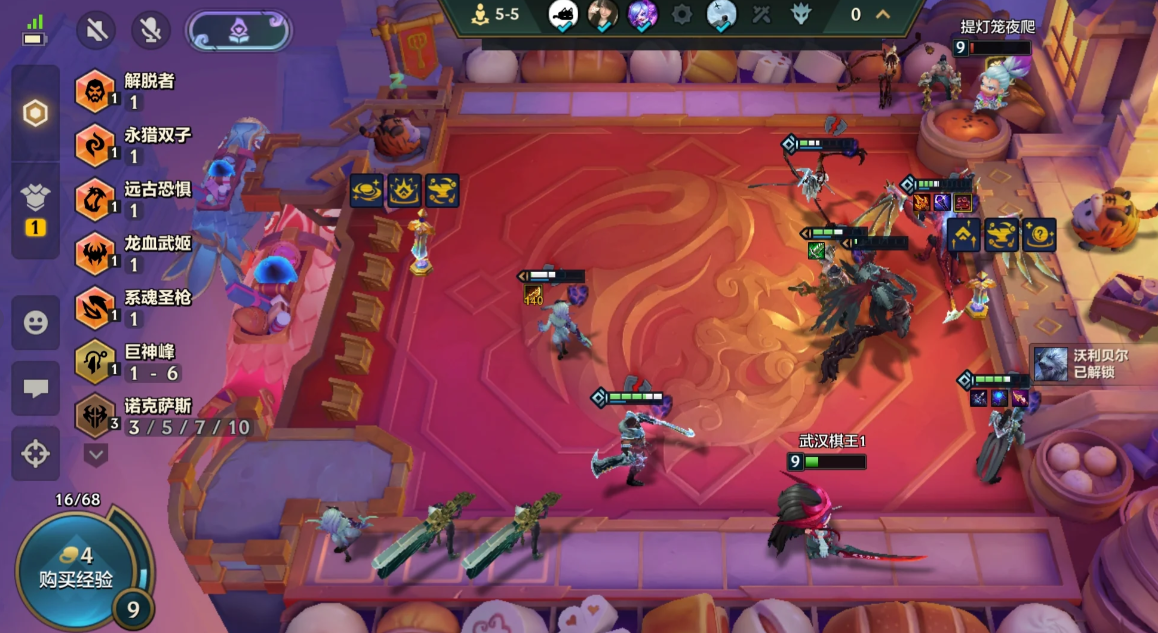Open the emote smiley face button
This screenshot has height=633, width=1158.
(35, 322)
